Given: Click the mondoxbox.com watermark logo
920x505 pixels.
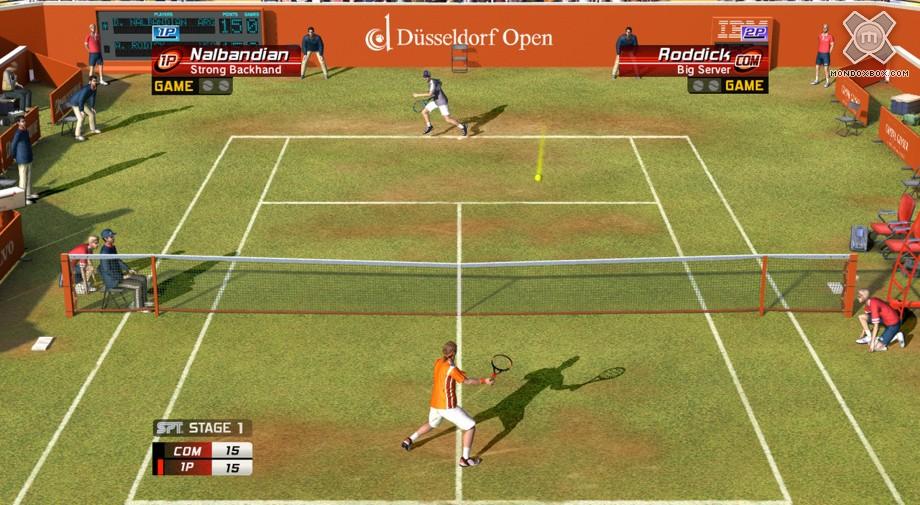Looking at the screenshot, I should pyautogui.click(x=868, y=42).
